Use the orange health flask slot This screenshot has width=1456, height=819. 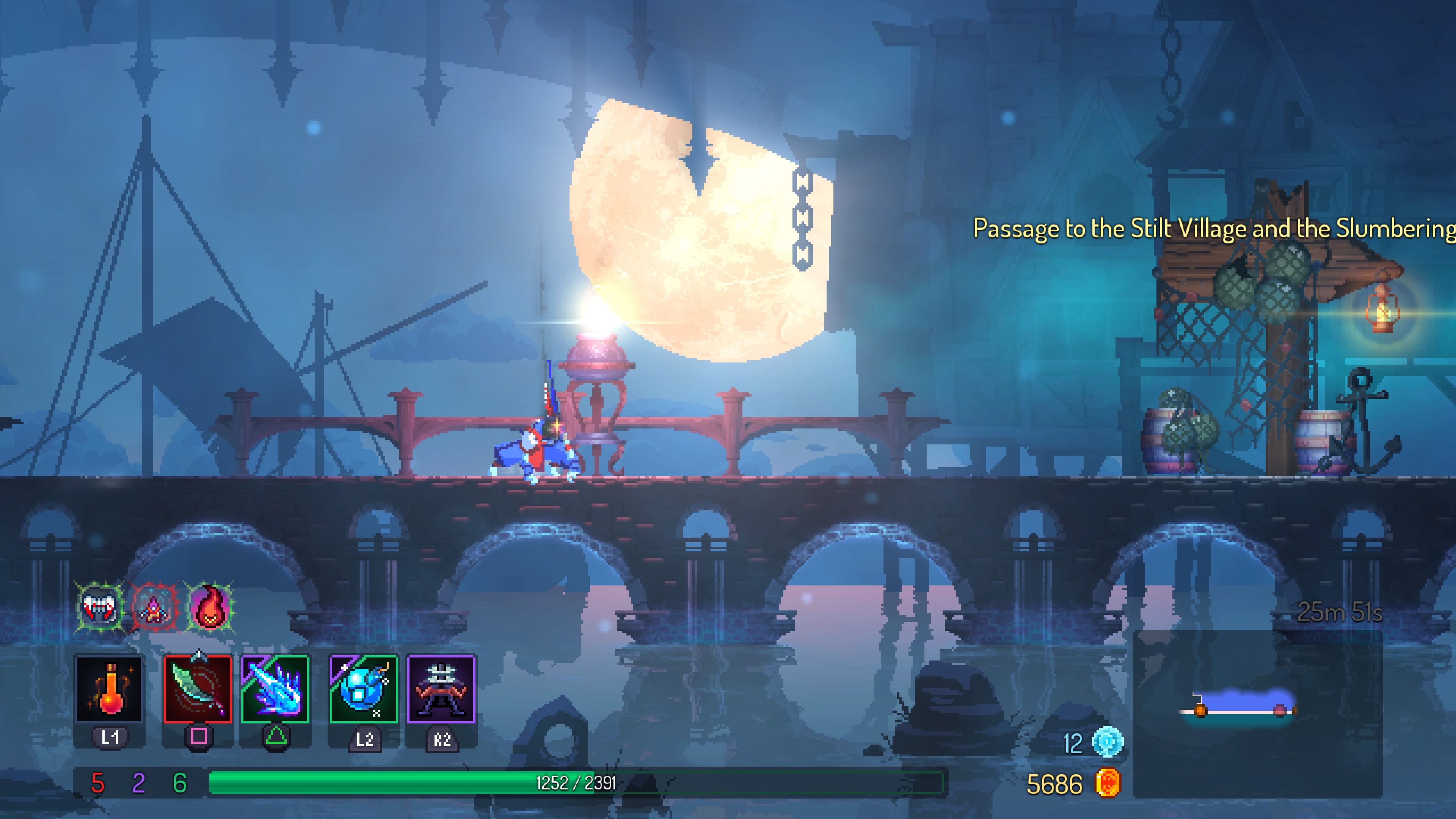tap(109, 689)
